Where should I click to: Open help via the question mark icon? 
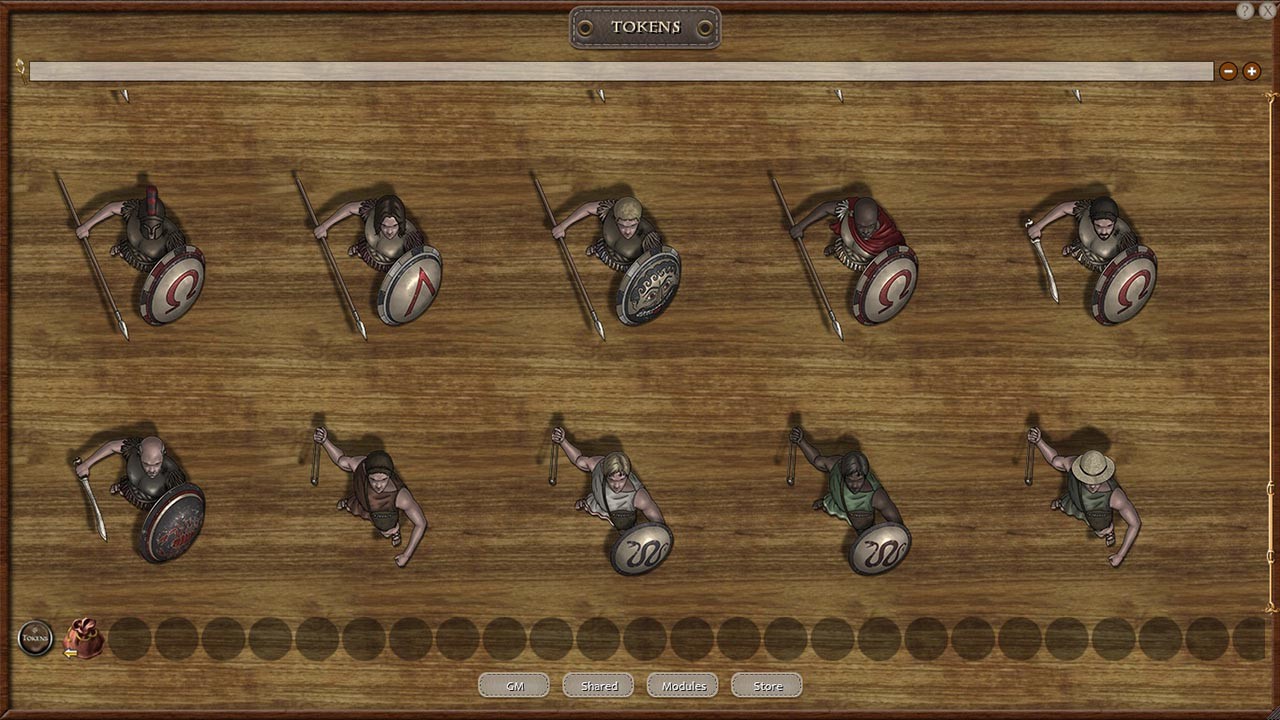tap(1245, 8)
